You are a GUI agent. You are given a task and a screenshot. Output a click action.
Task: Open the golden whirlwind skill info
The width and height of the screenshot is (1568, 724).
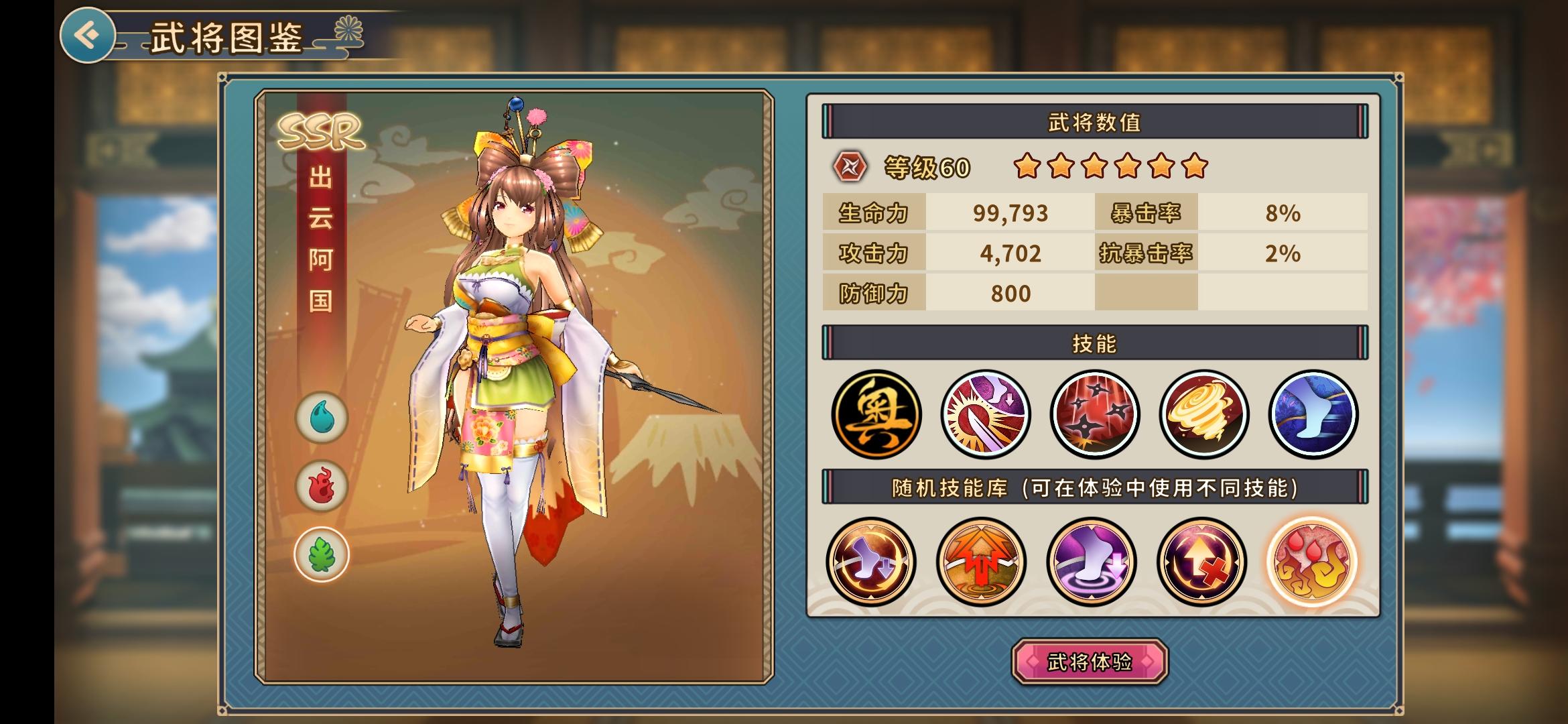(x=1203, y=414)
